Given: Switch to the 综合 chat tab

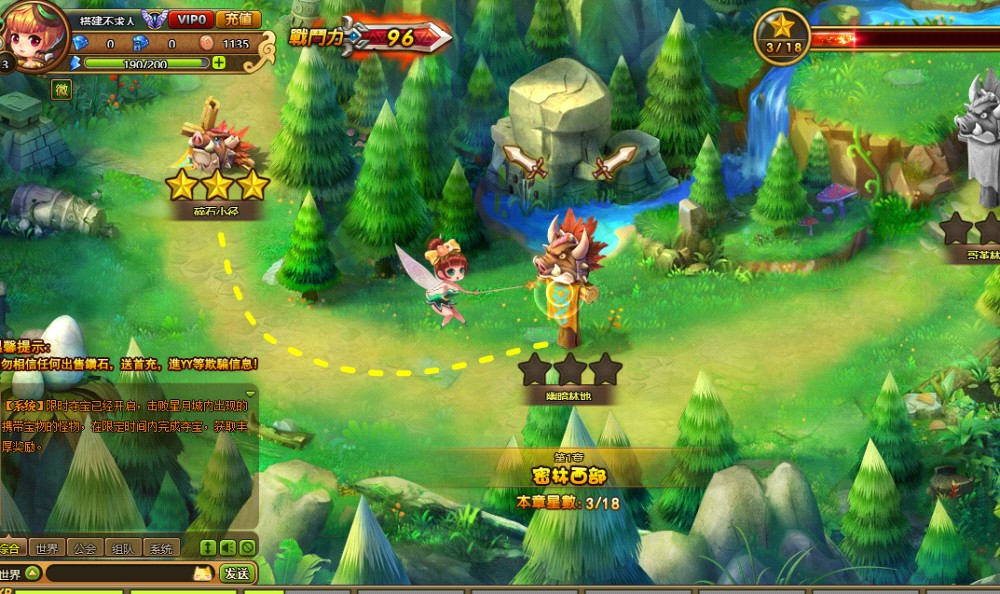Looking at the screenshot, I should tap(12, 548).
